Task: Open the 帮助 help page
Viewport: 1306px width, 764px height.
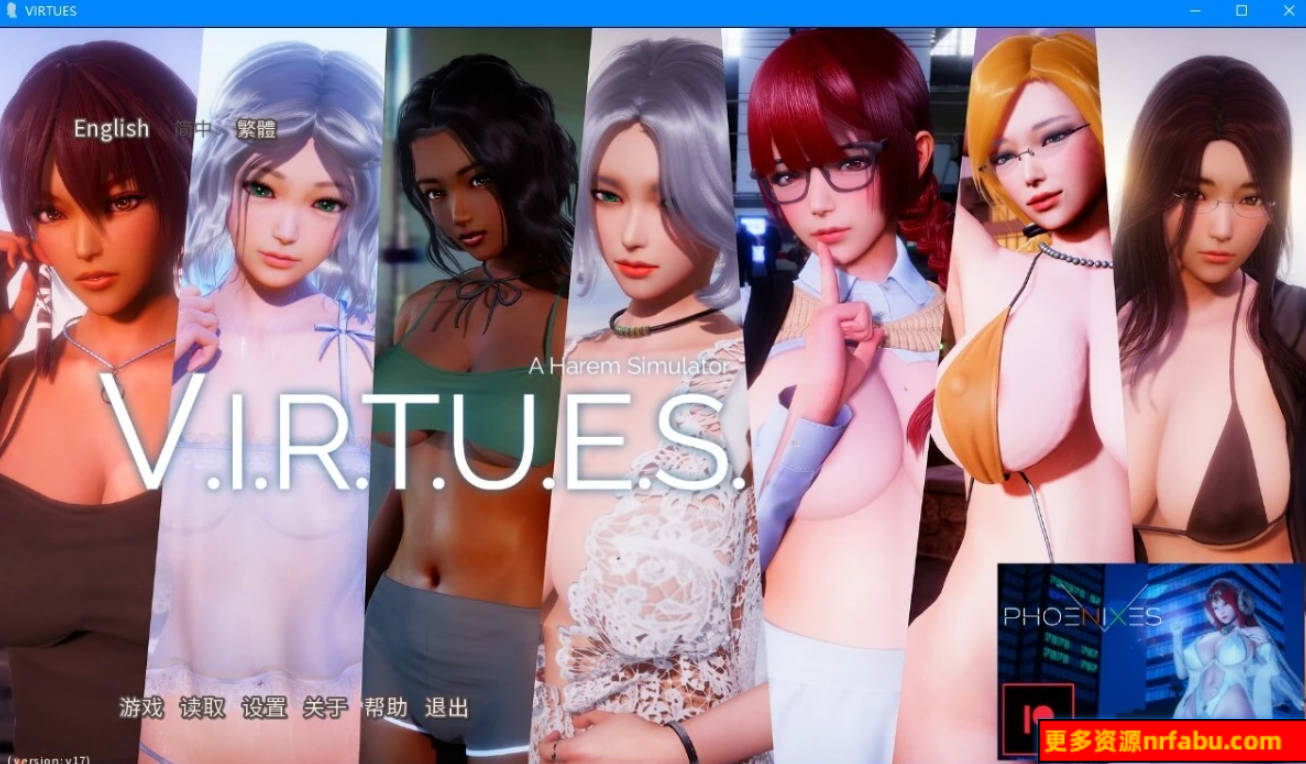Action: [x=386, y=706]
